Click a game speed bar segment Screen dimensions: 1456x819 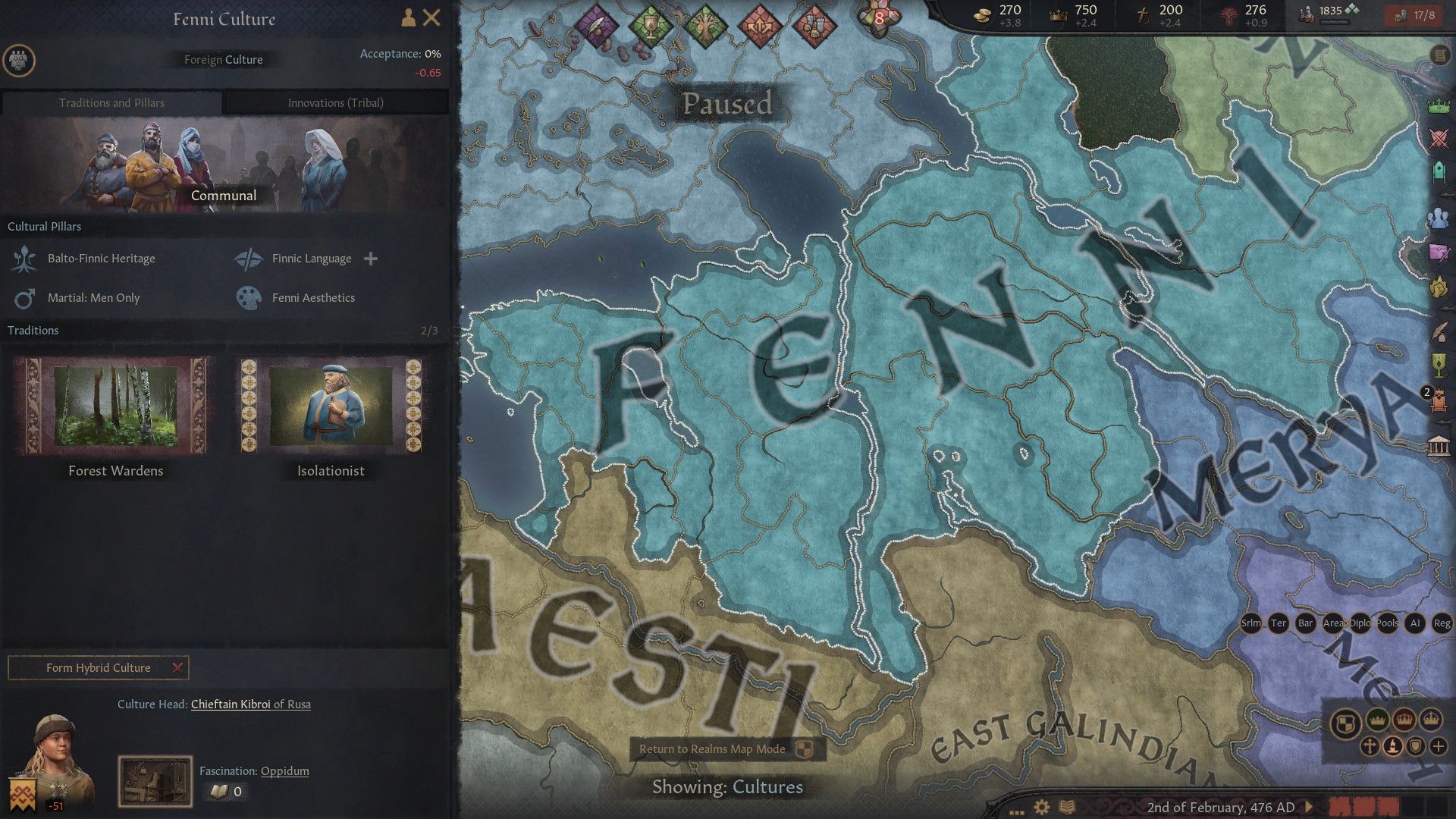[1341, 807]
